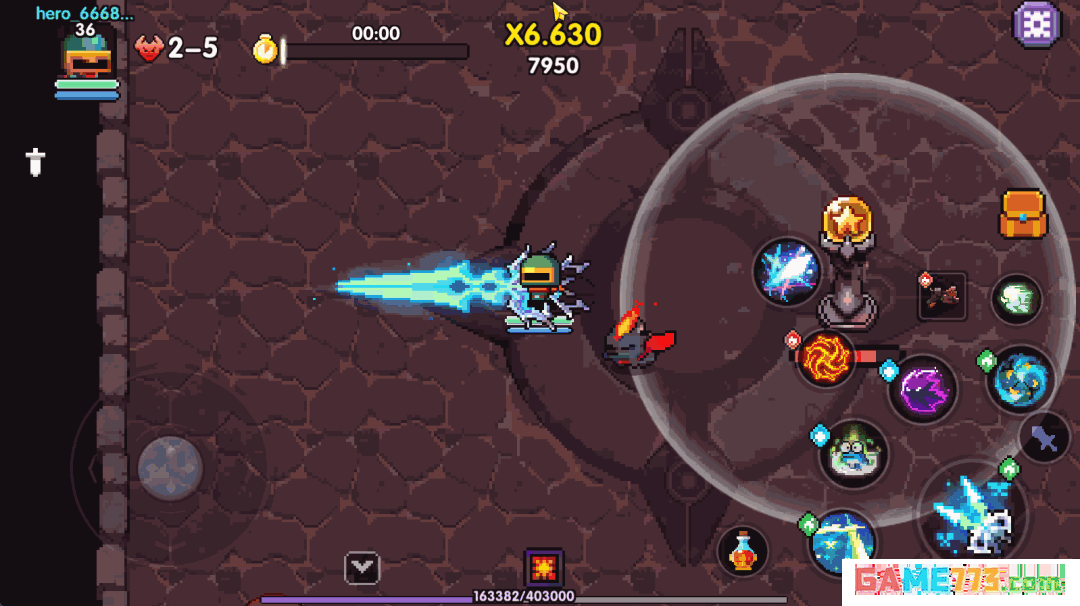Image resolution: width=1080 pixels, height=606 pixels.
Task: Open the orange backpack inventory
Action: 1022,214
